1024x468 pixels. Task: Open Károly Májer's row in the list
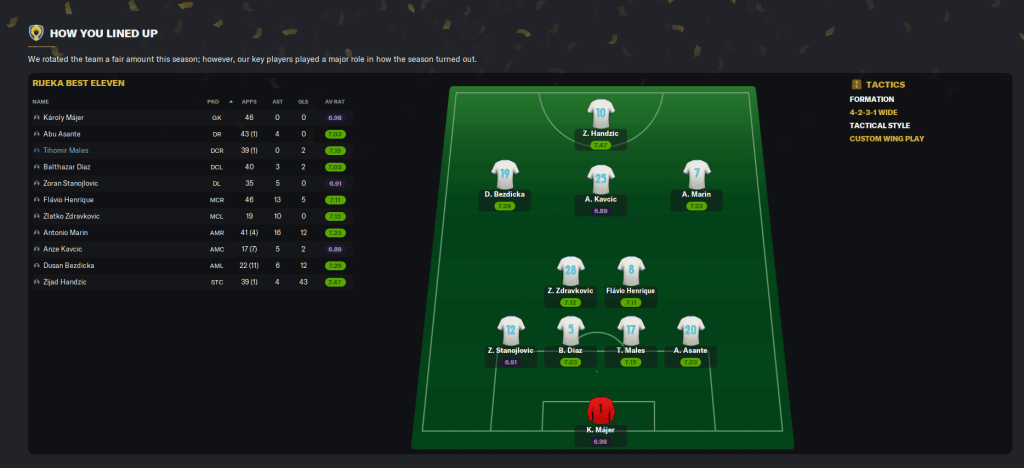(62, 117)
